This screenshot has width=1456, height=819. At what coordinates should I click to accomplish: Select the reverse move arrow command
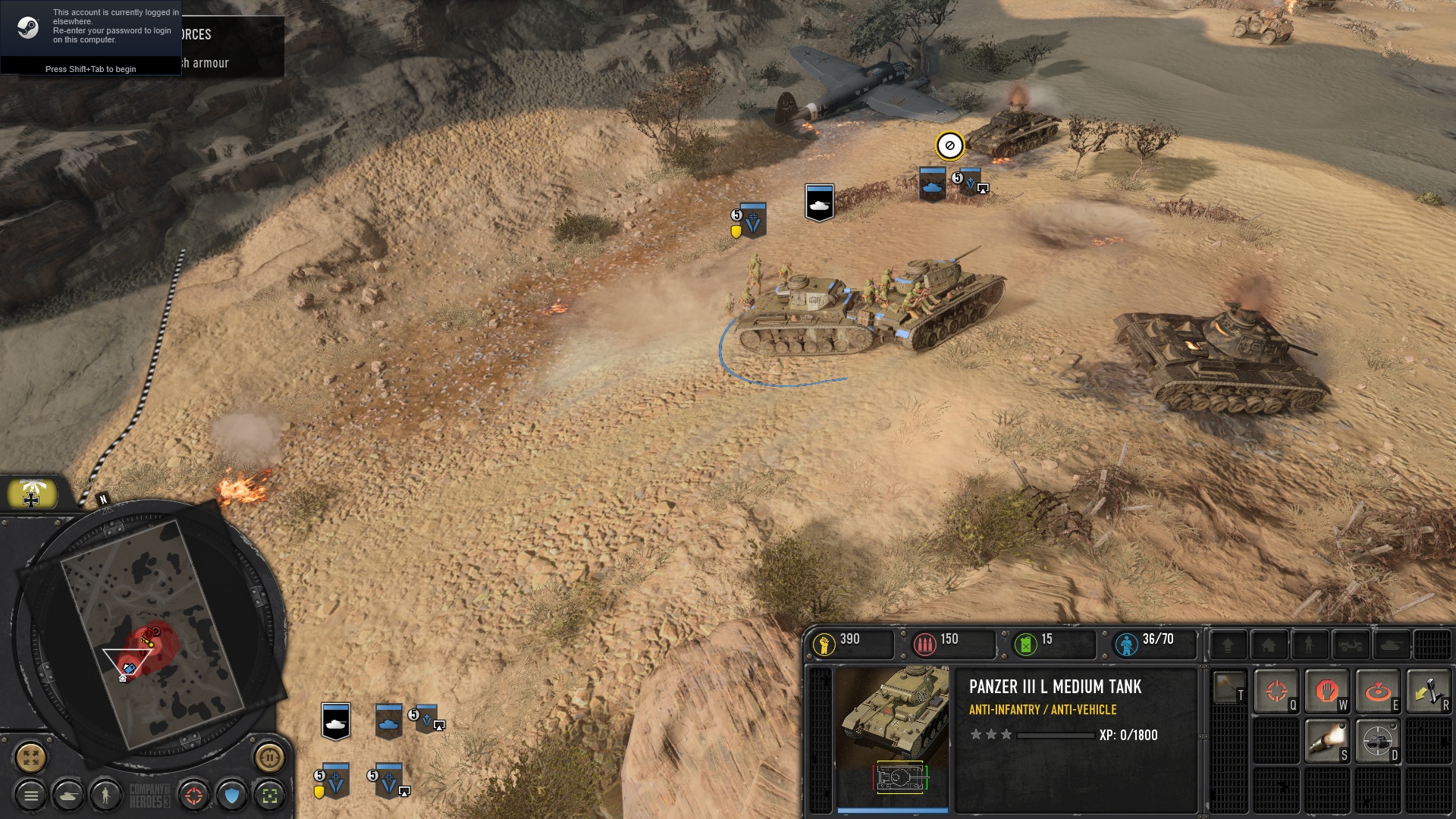(1427, 692)
